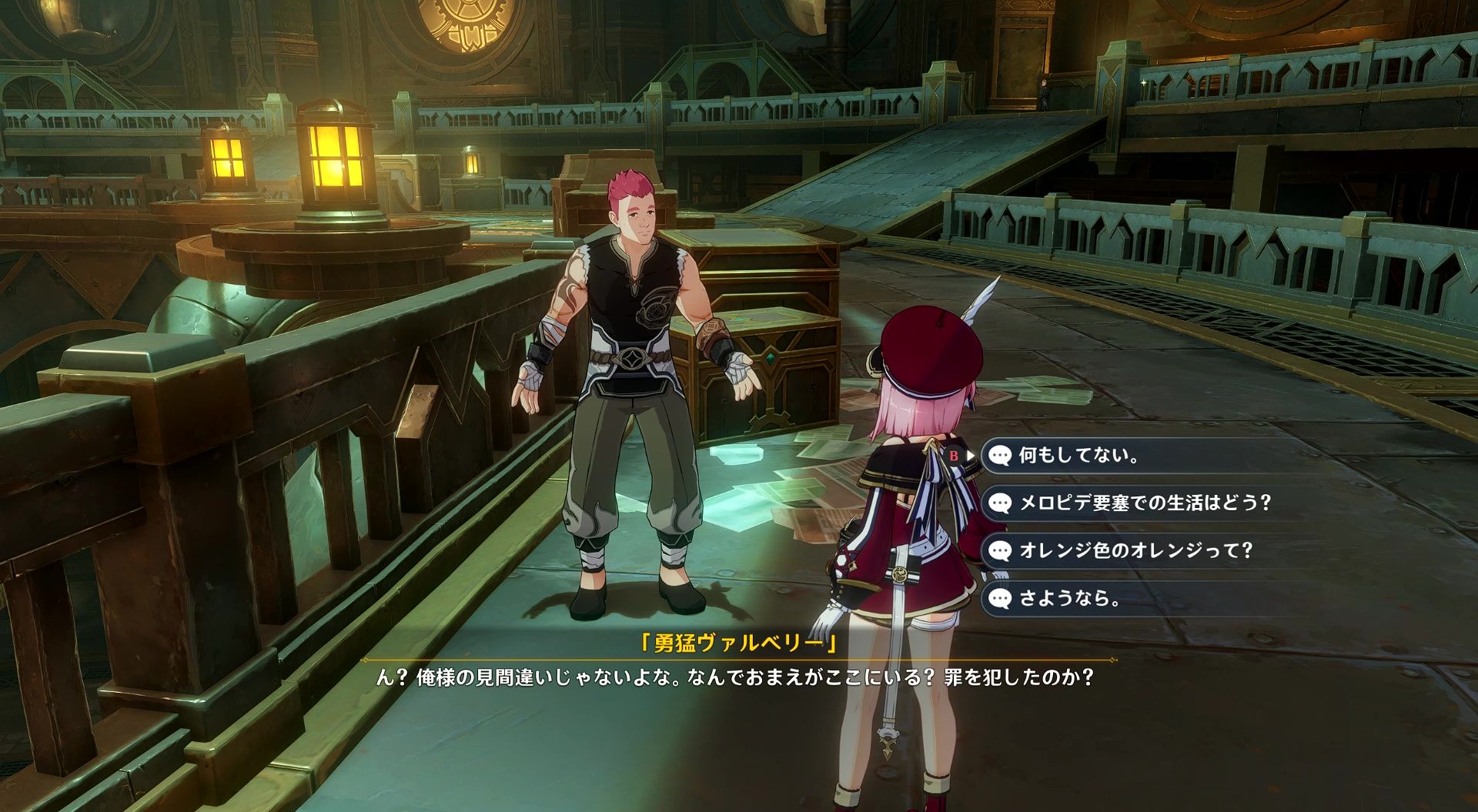Ask "メロピデ要塞での生活はどう?"
1478x812 pixels.
1144,503
